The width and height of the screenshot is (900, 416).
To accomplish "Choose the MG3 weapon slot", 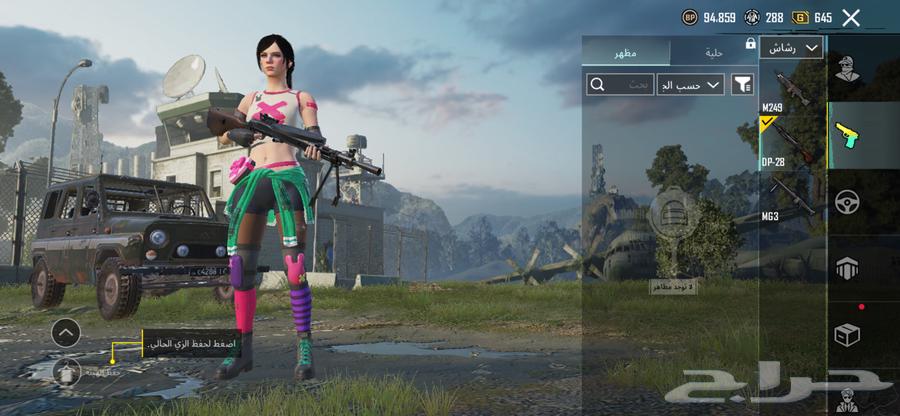I will (x=791, y=196).
